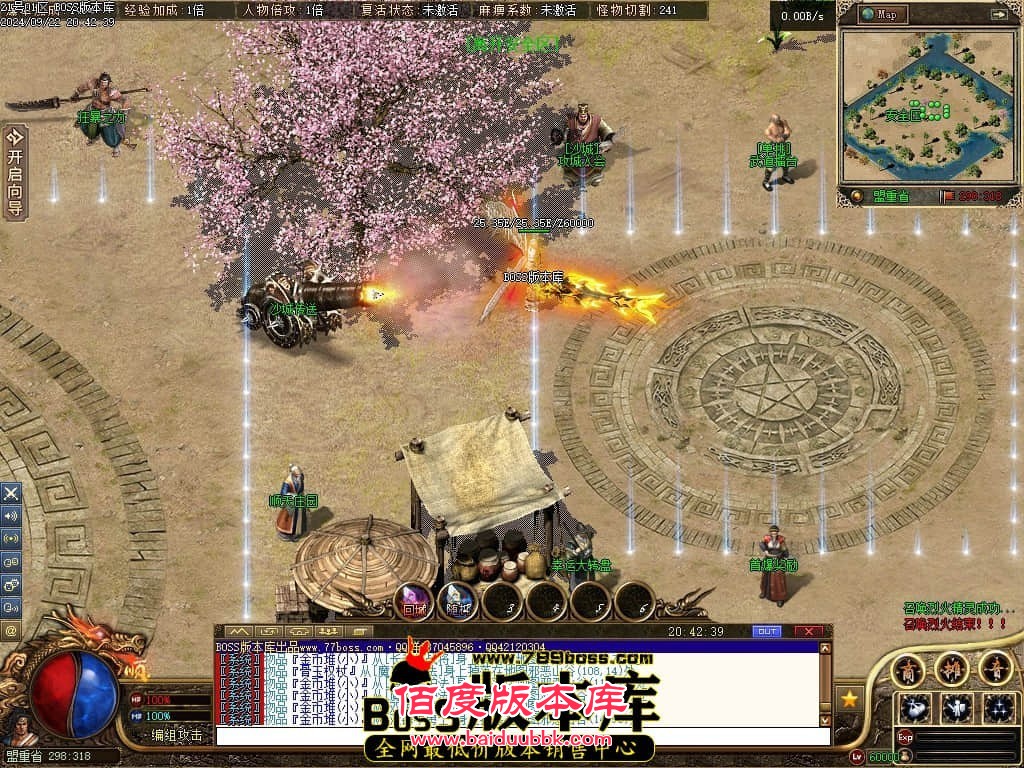This screenshot has width=1024, height=768.
Task: Open the 商 shop round button
Action: tap(908, 667)
